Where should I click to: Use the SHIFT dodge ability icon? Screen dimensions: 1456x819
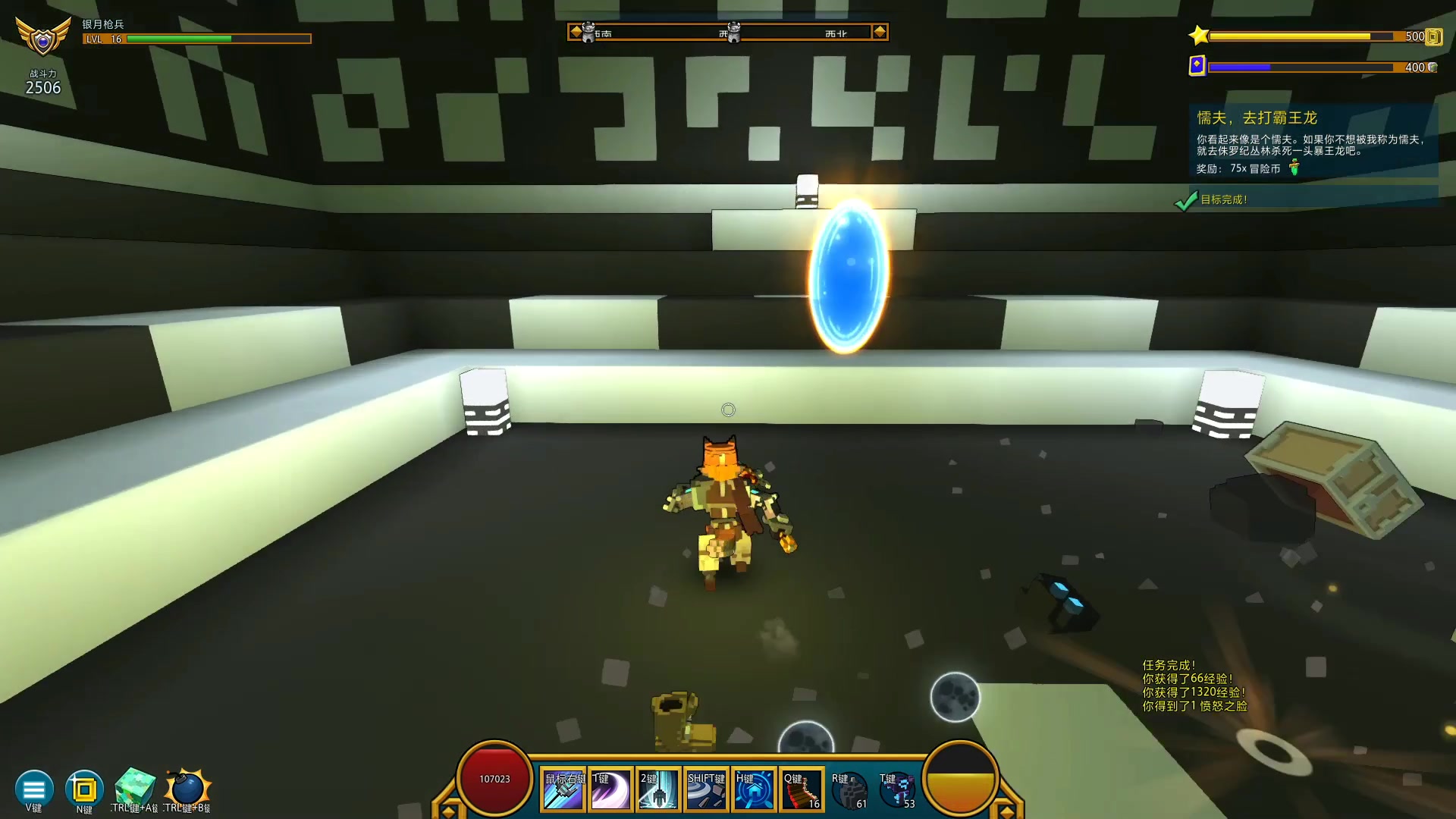coord(706,789)
